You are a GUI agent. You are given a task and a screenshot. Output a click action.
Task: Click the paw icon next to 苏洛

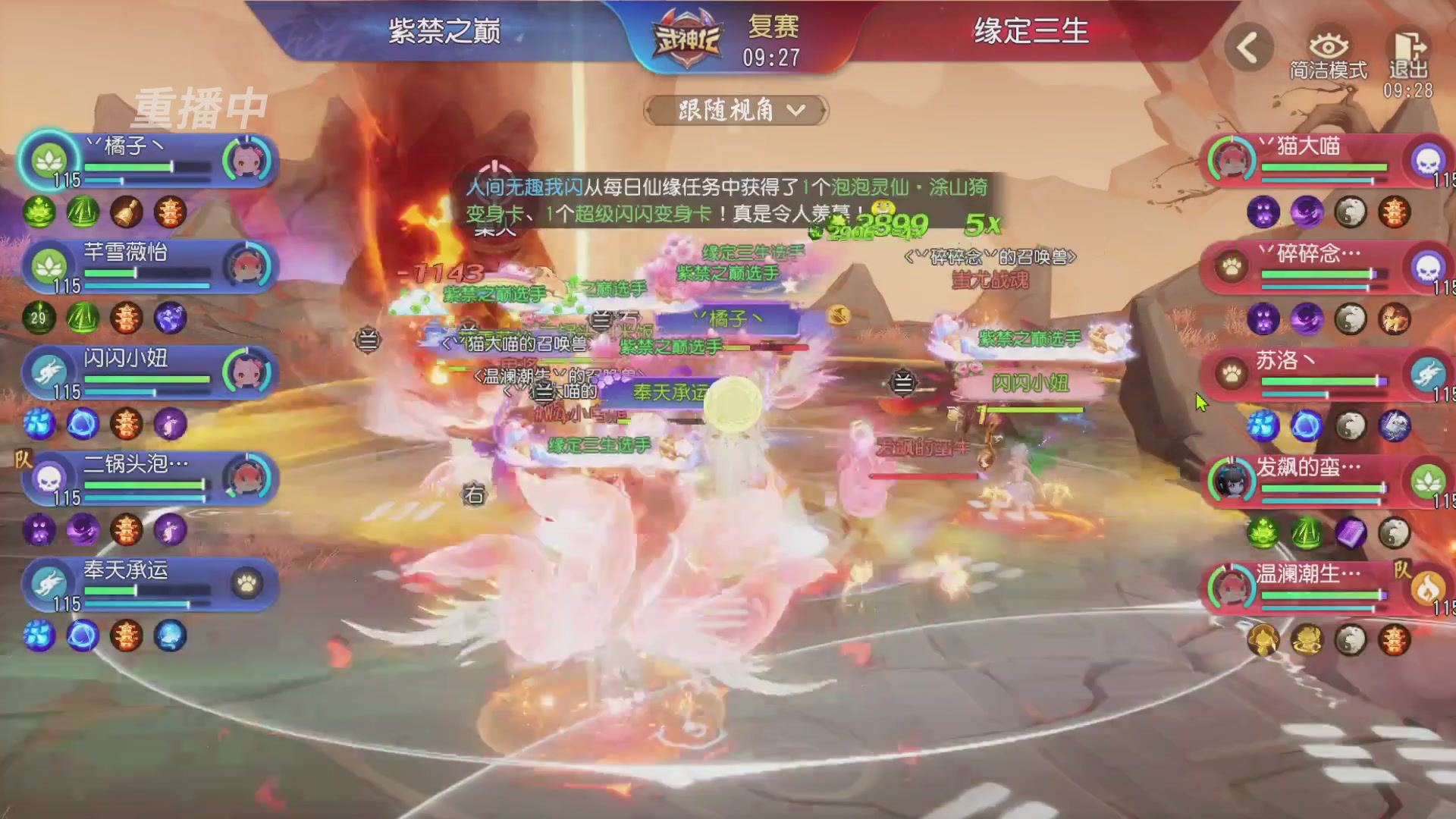point(1230,373)
